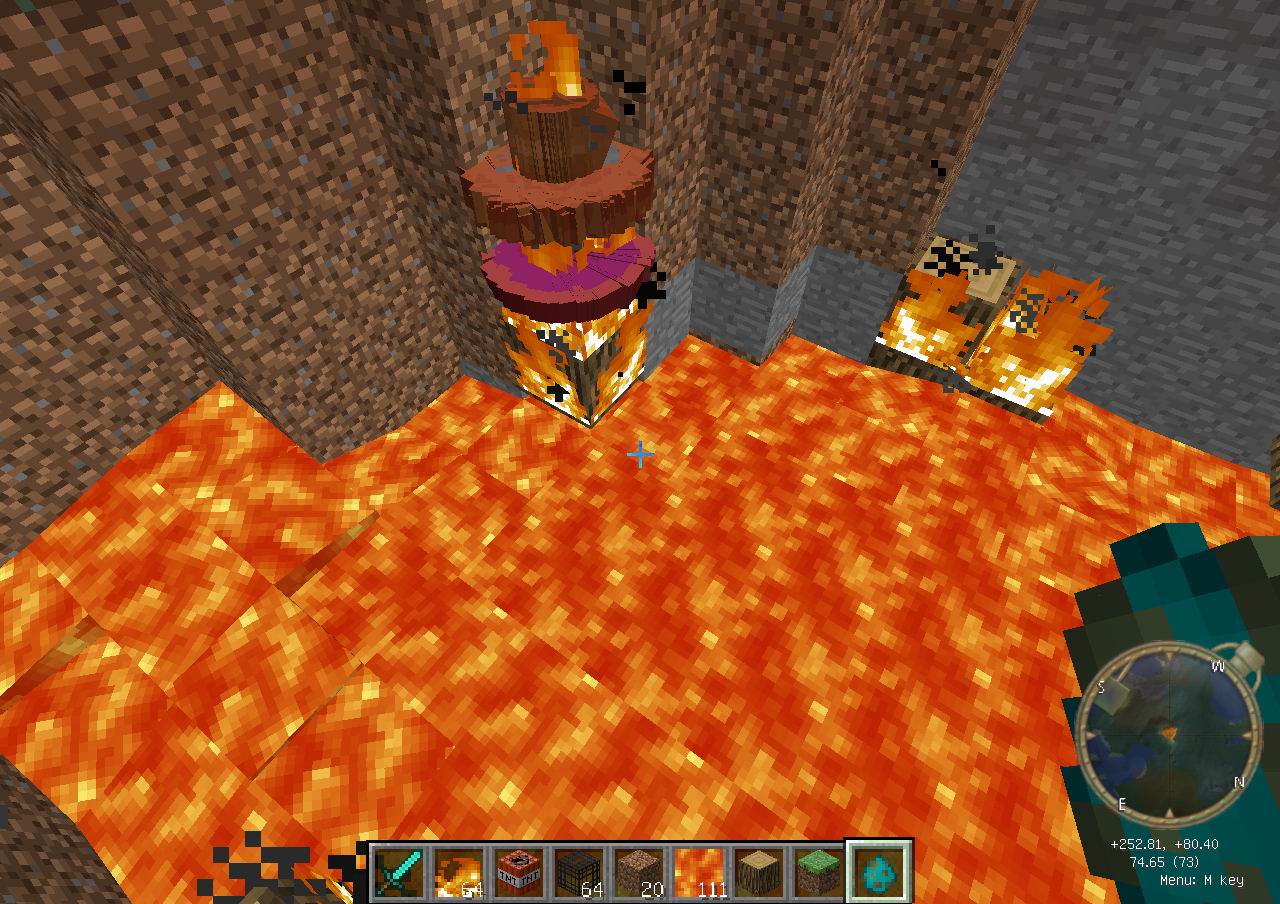Viewport: 1280px width, 904px height.
Task: Choose the oak log hotbar slot
Action: click(759, 872)
